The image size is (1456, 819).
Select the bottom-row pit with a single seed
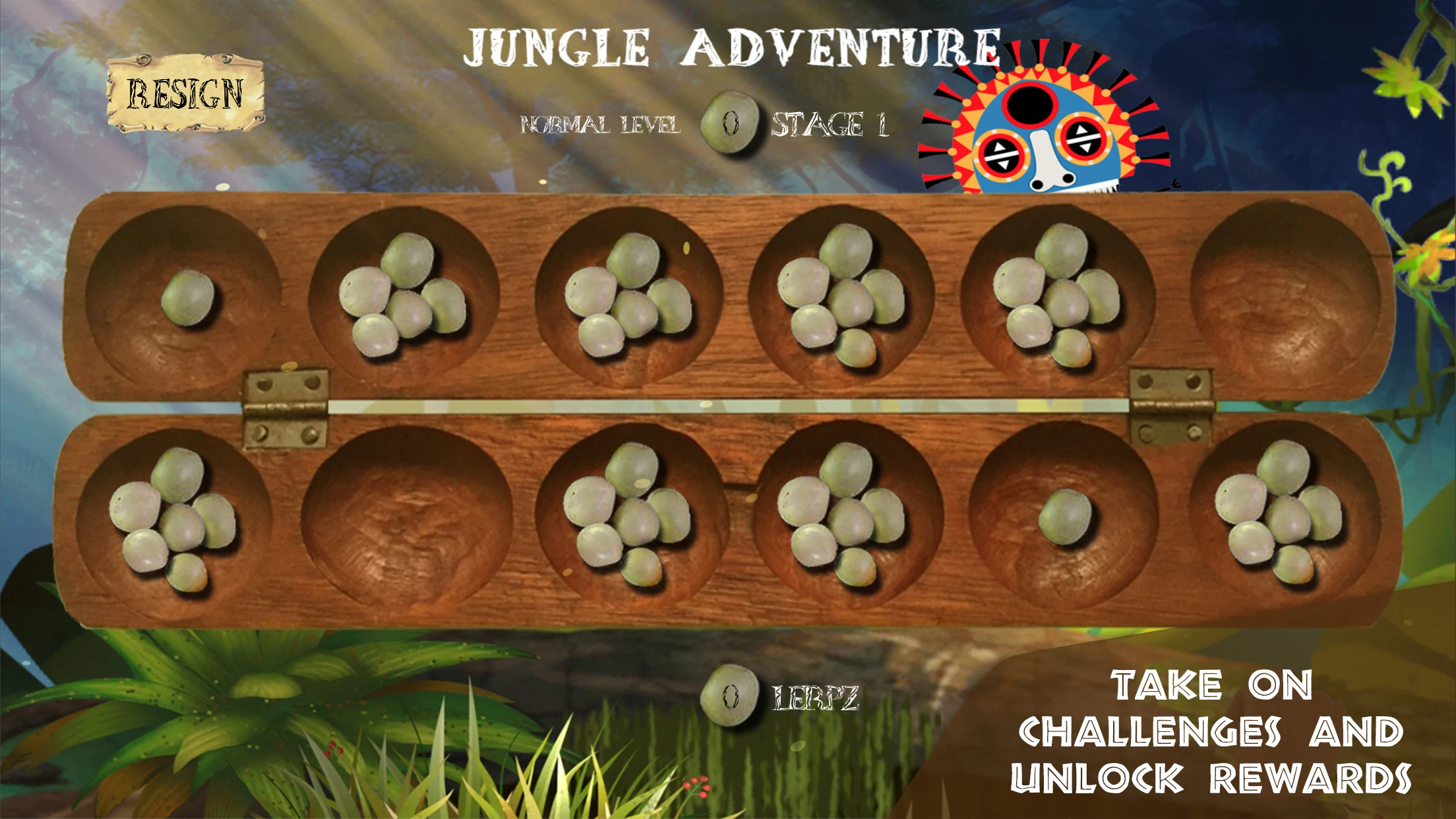coord(1063,516)
